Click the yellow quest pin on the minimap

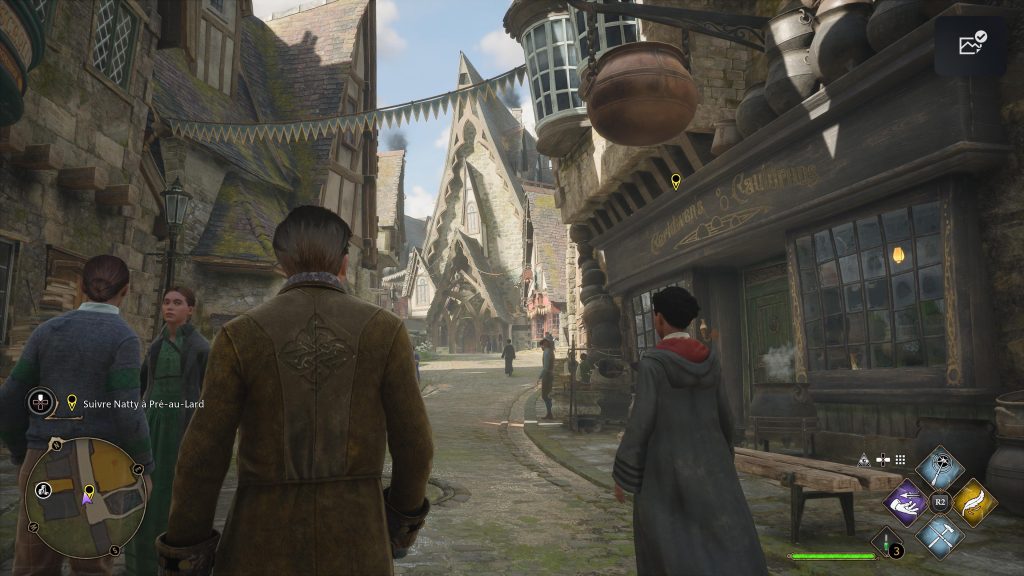point(88,491)
